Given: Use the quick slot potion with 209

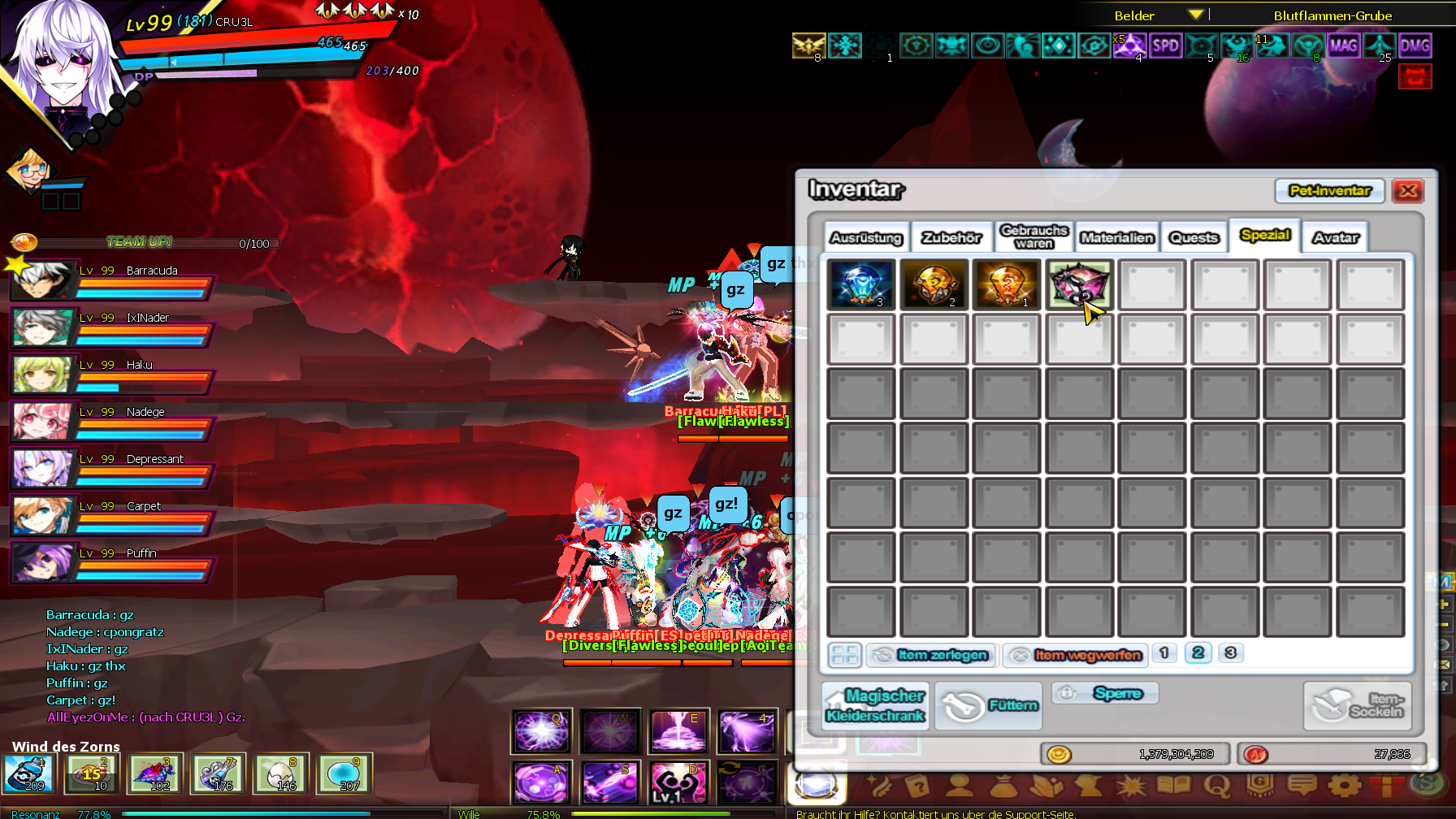Looking at the screenshot, I should coord(28,773).
